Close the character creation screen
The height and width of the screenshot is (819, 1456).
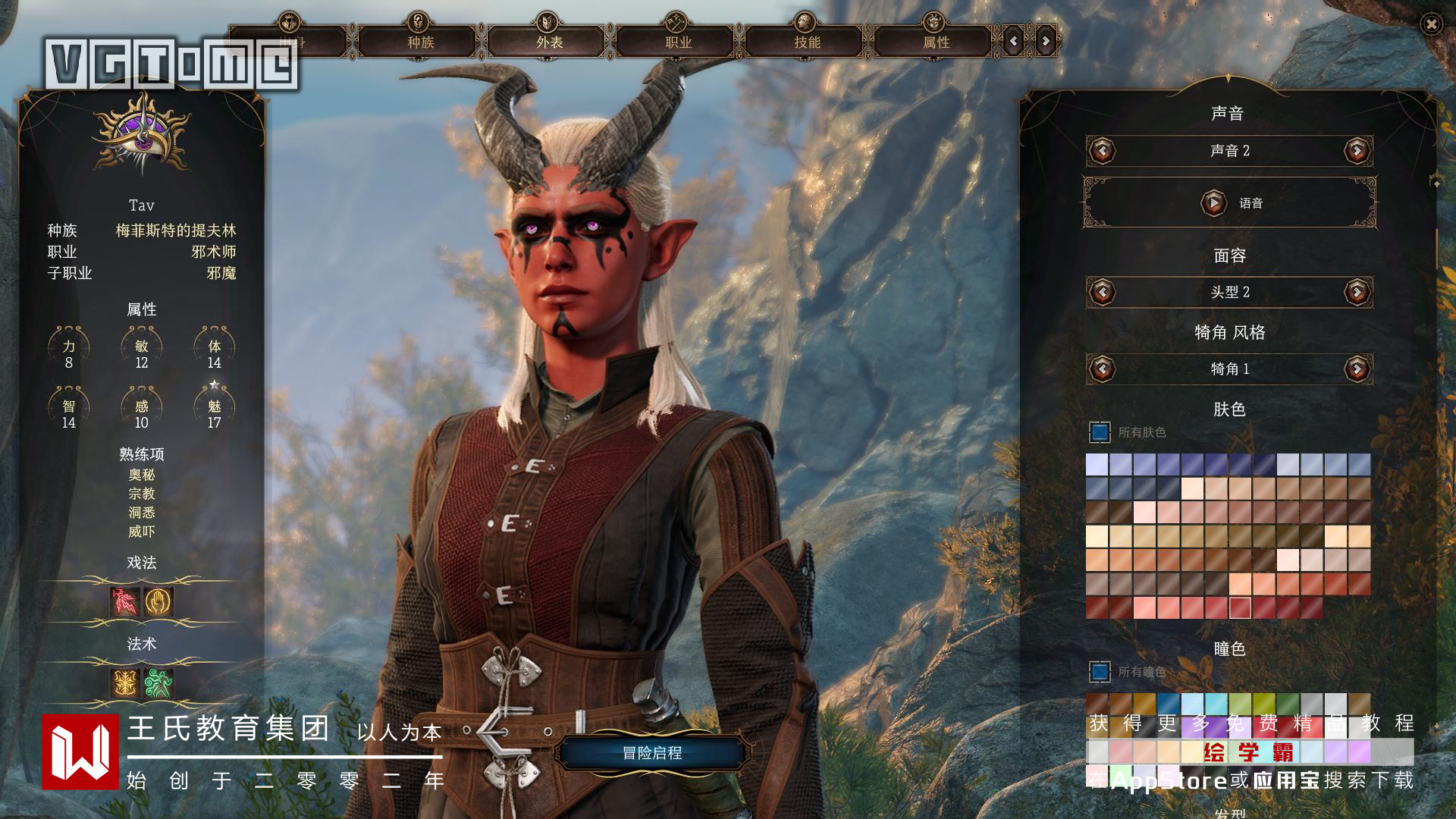1431,24
